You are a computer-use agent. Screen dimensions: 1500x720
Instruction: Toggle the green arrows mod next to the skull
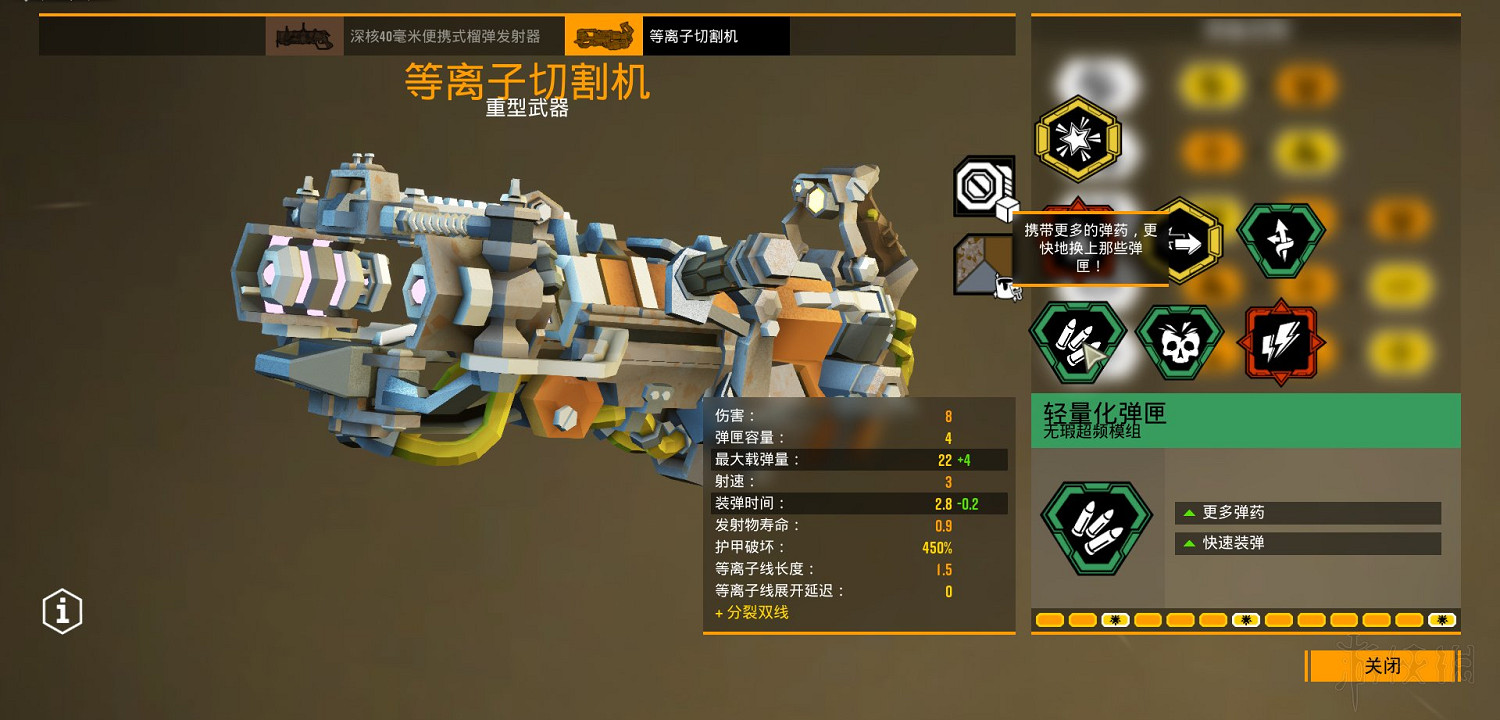point(1282,240)
